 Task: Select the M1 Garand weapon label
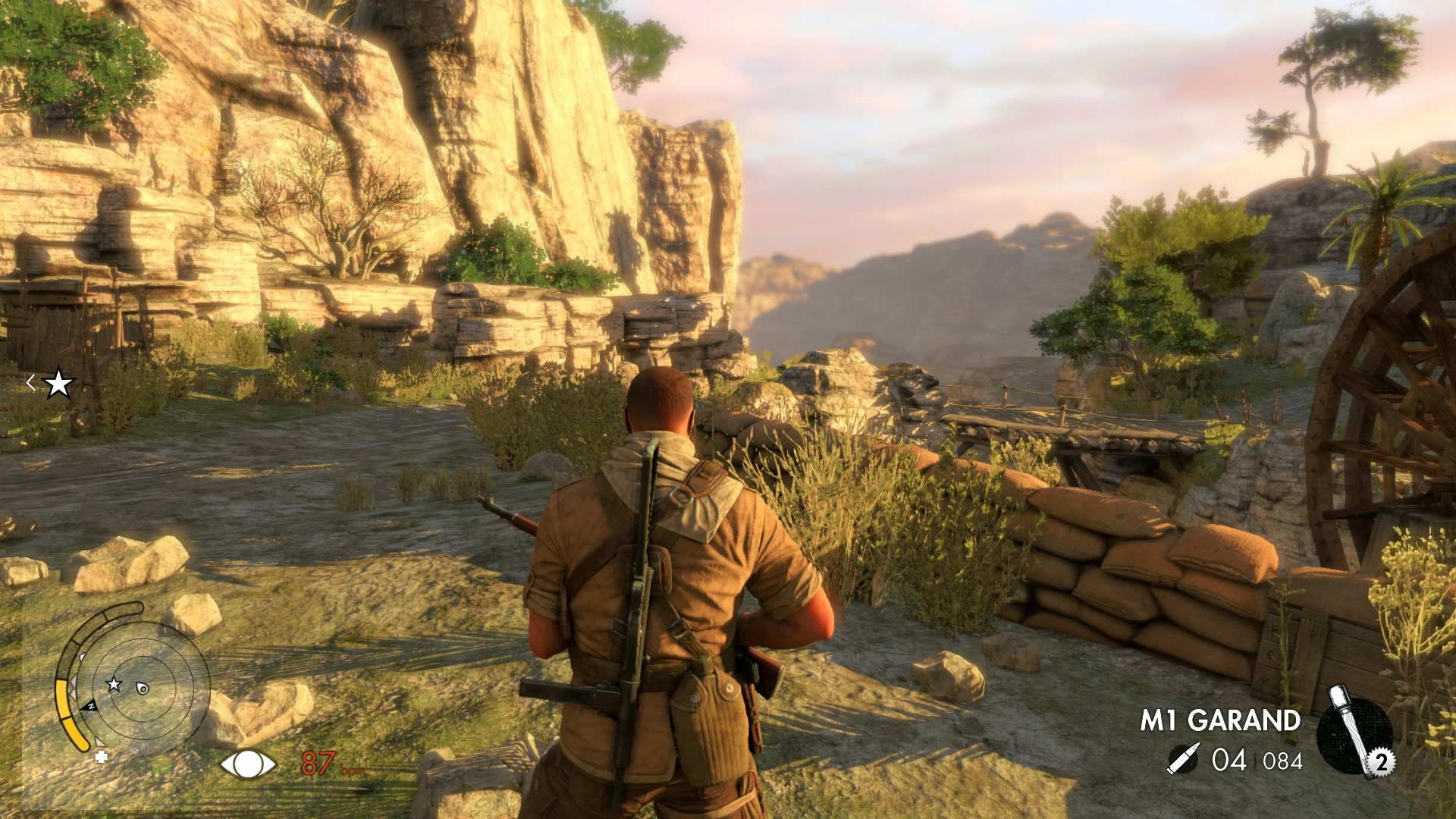click(x=1220, y=720)
